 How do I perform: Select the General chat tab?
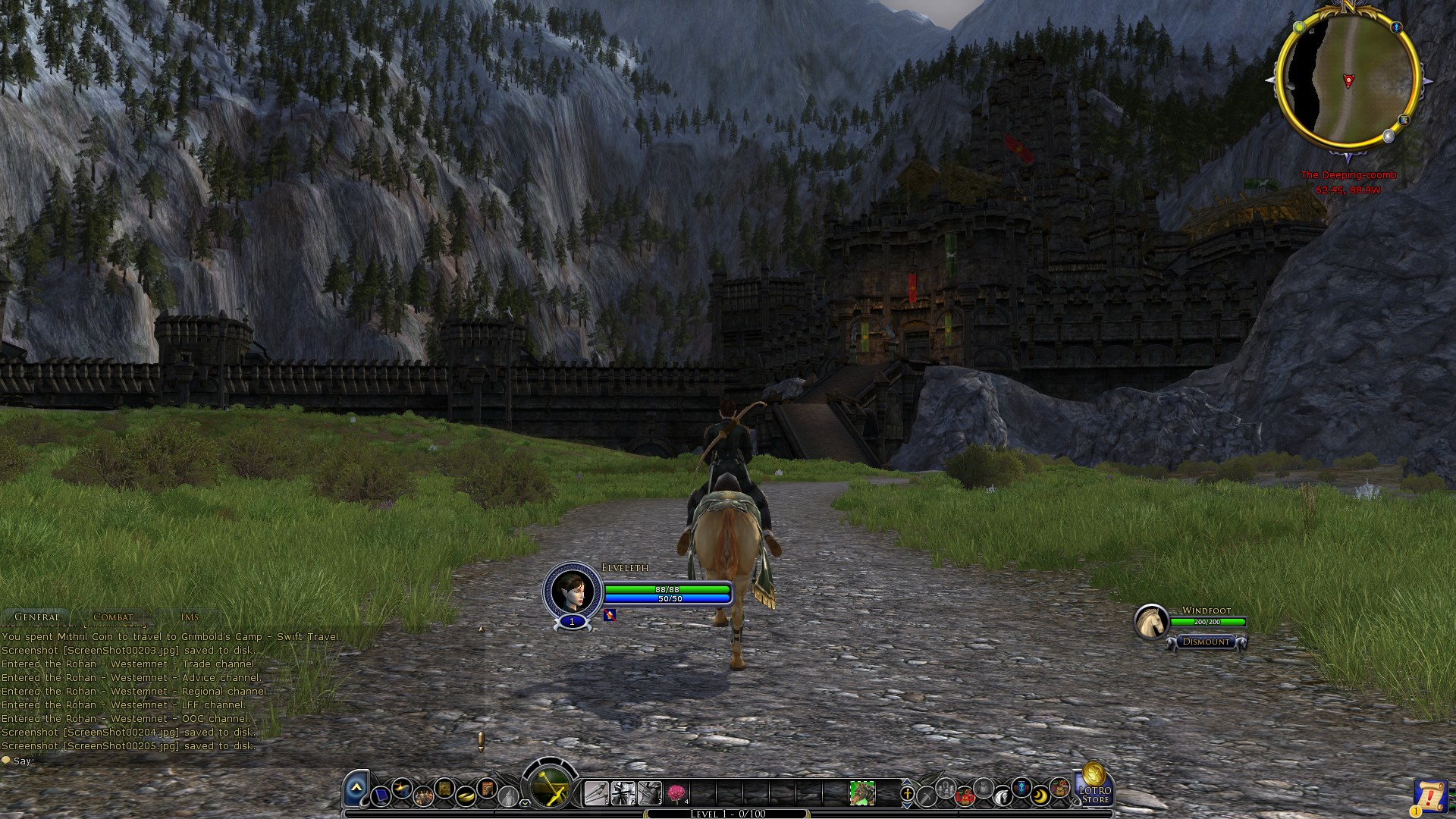tap(36, 617)
